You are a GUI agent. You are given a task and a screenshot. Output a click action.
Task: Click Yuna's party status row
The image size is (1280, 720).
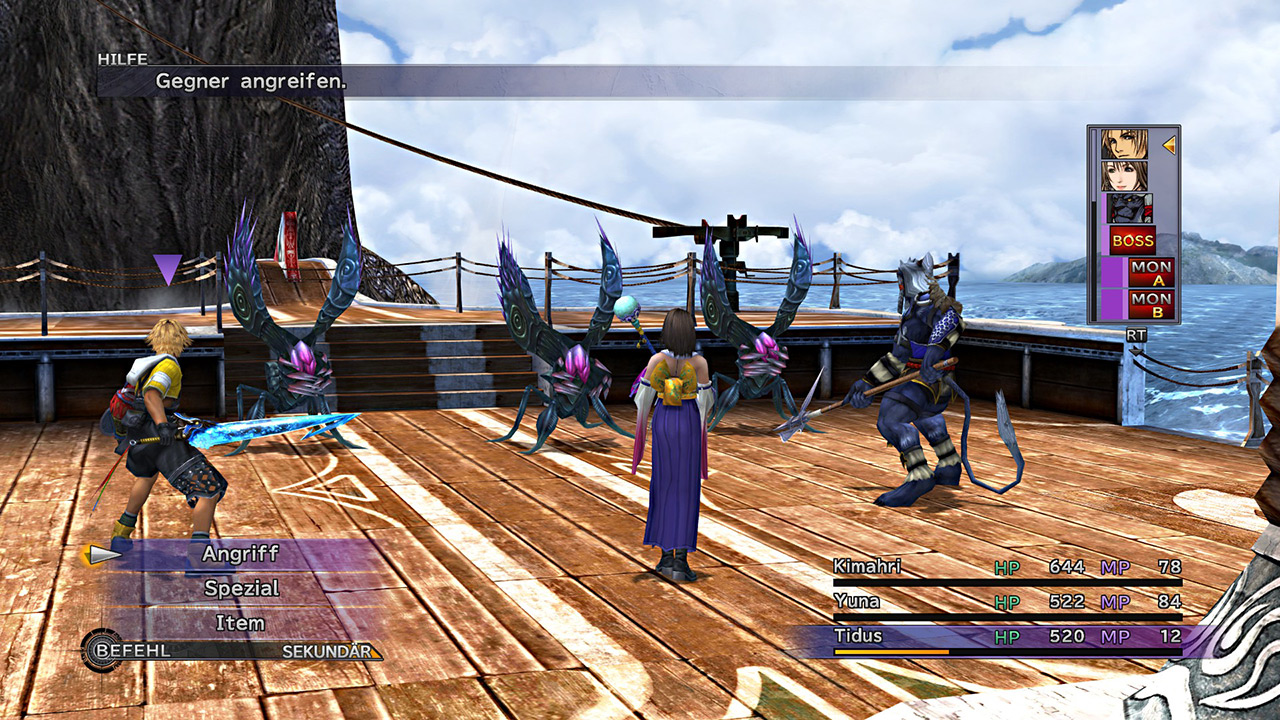coord(1006,602)
